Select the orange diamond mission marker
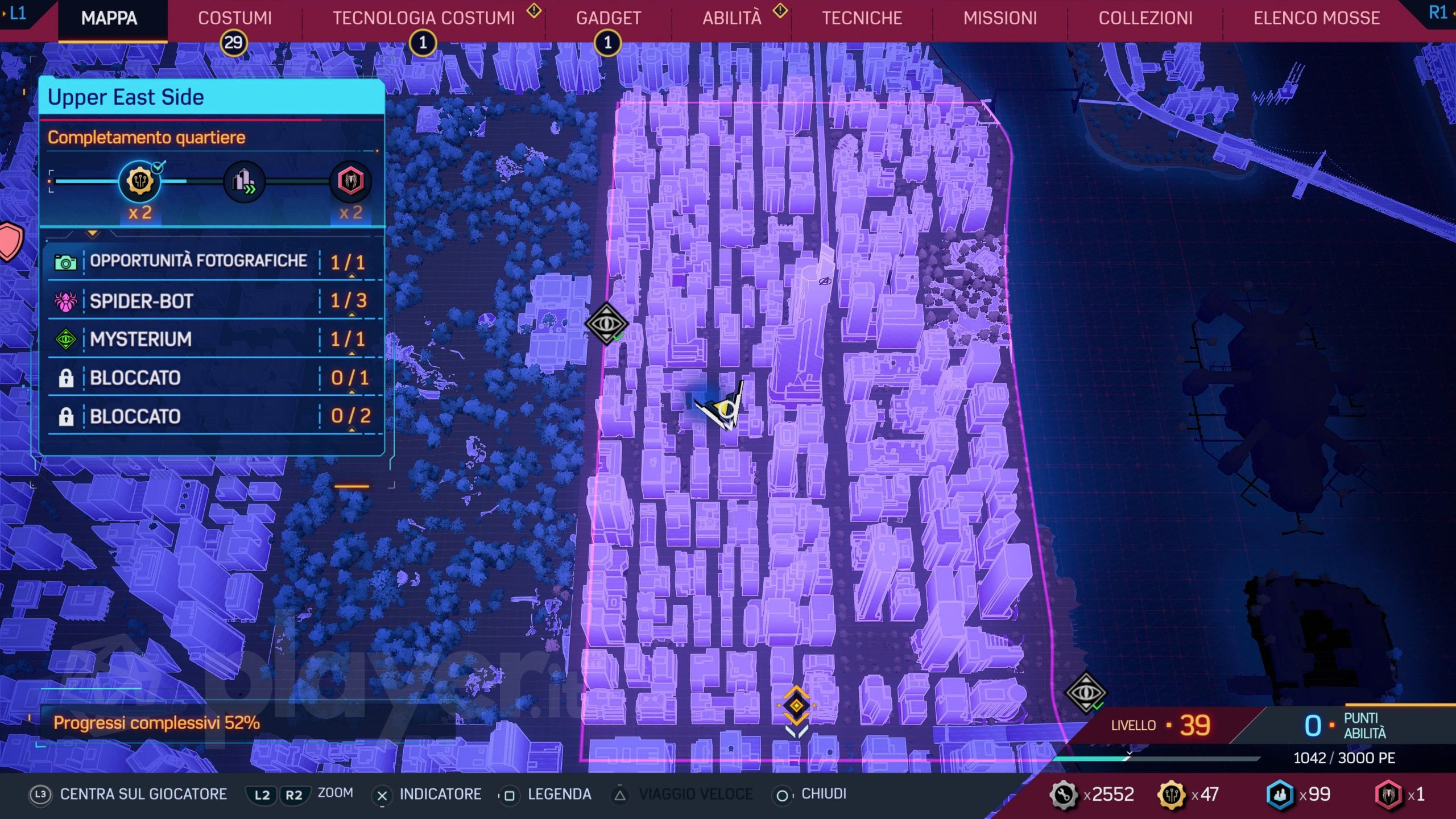The image size is (1456, 819). click(x=796, y=706)
